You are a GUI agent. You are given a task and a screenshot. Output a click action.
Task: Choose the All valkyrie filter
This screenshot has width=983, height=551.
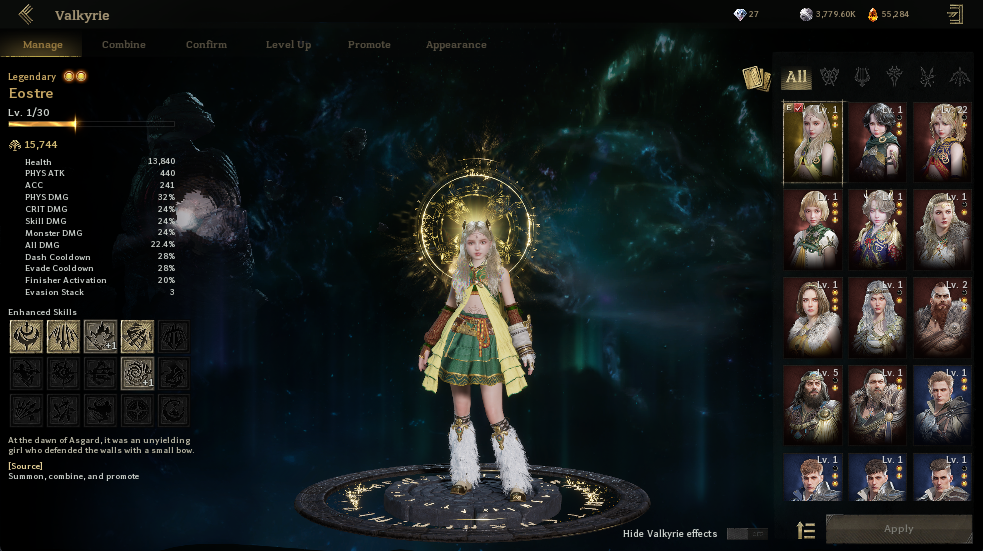tap(796, 77)
